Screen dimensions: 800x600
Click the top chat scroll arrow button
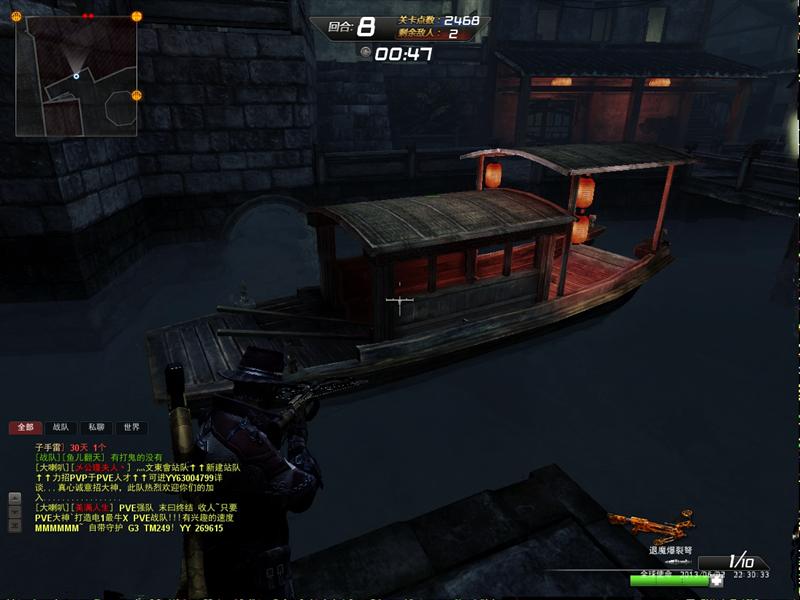coord(14,497)
